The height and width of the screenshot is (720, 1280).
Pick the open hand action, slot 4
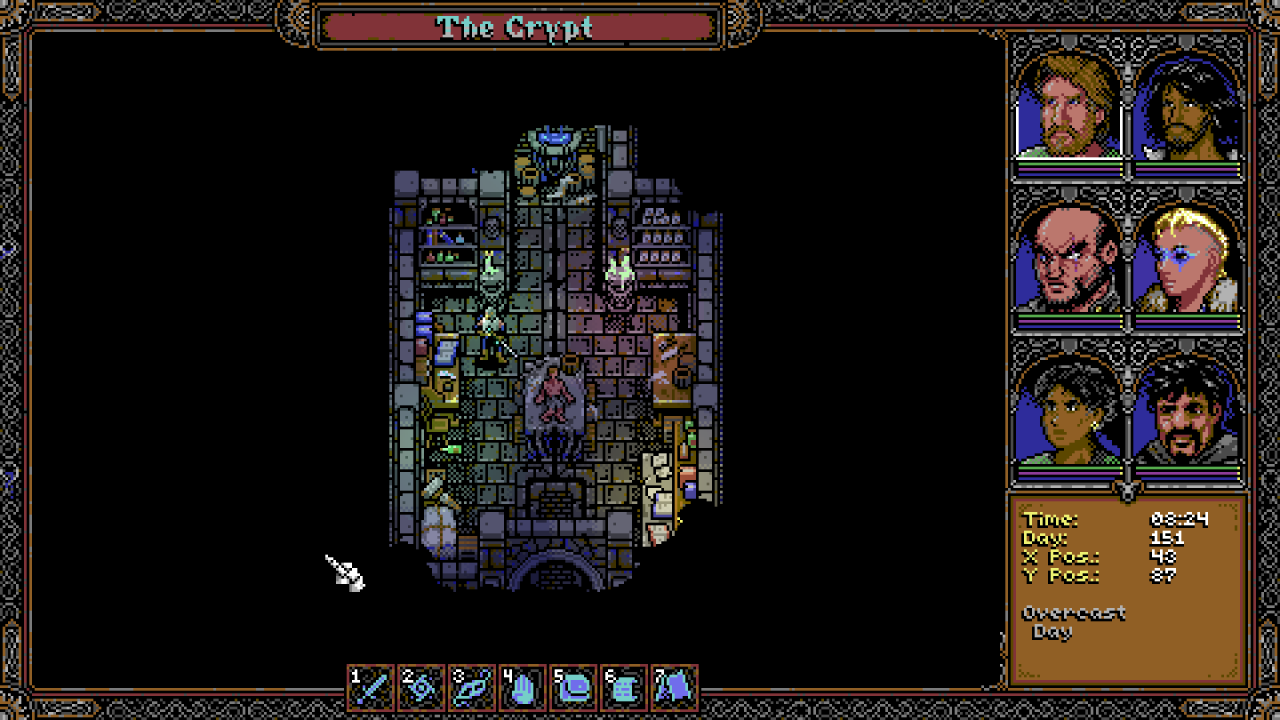click(x=522, y=687)
